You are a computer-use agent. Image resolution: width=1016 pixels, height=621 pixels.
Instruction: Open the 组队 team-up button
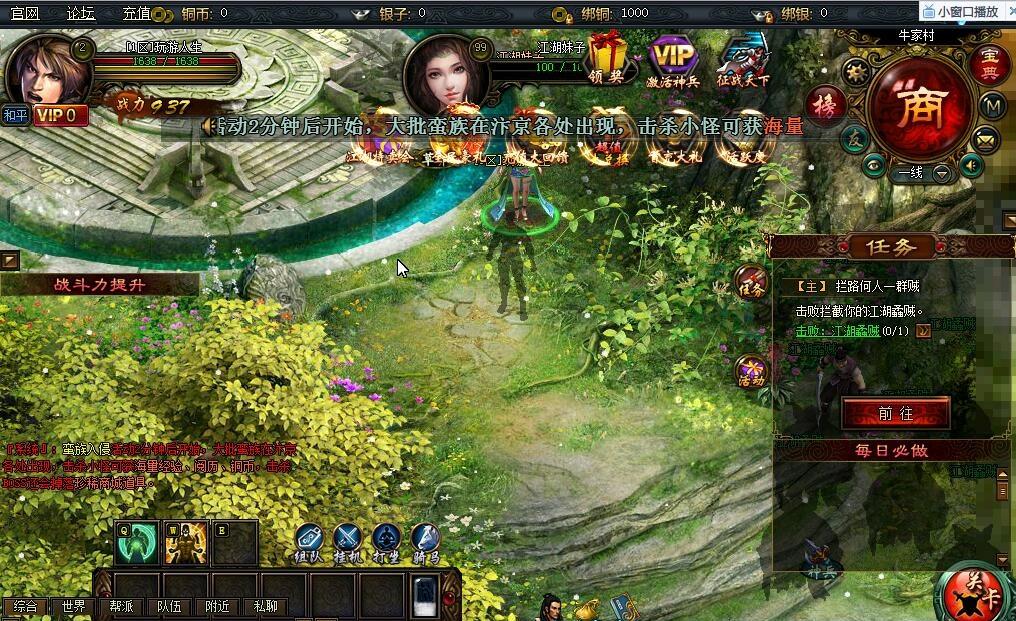coord(308,541)
